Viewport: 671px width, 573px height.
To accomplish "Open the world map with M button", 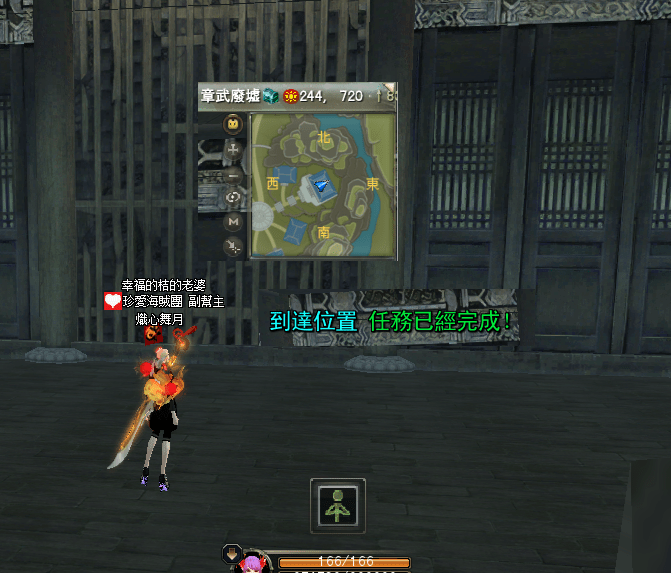I will coord(233,221).
